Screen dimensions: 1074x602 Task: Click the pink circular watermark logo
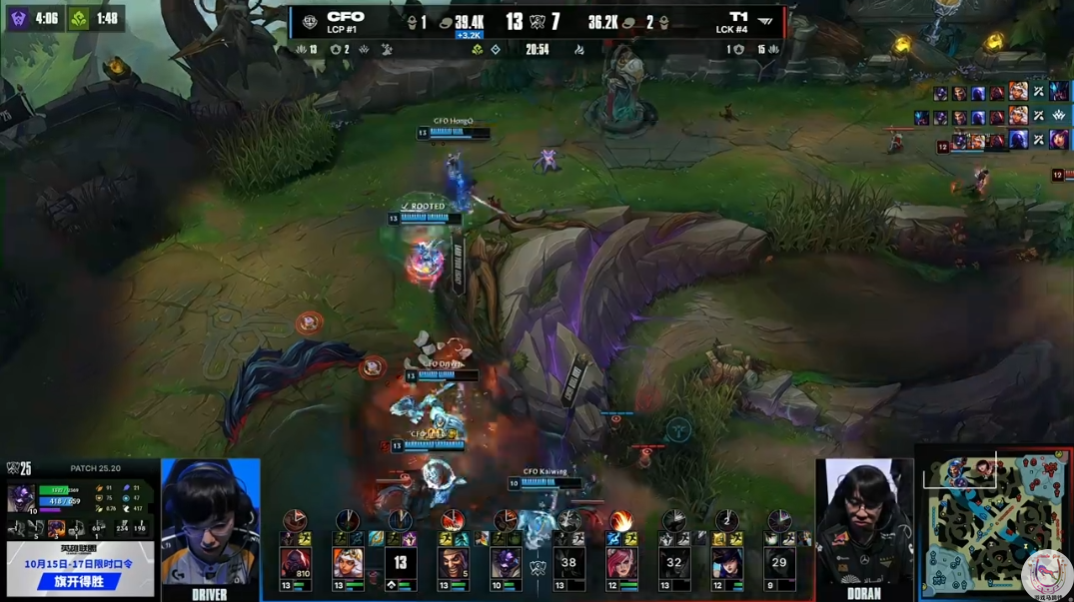click(x=1046, y=575)
